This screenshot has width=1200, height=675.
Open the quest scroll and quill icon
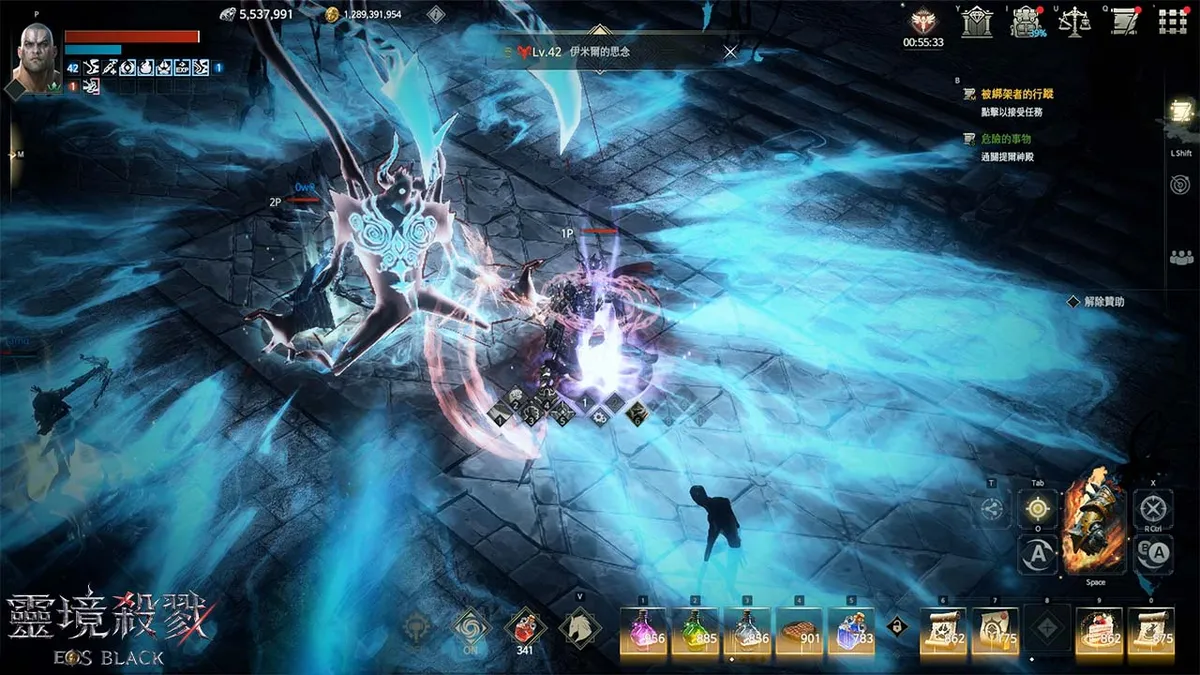tap(1126, 22)
